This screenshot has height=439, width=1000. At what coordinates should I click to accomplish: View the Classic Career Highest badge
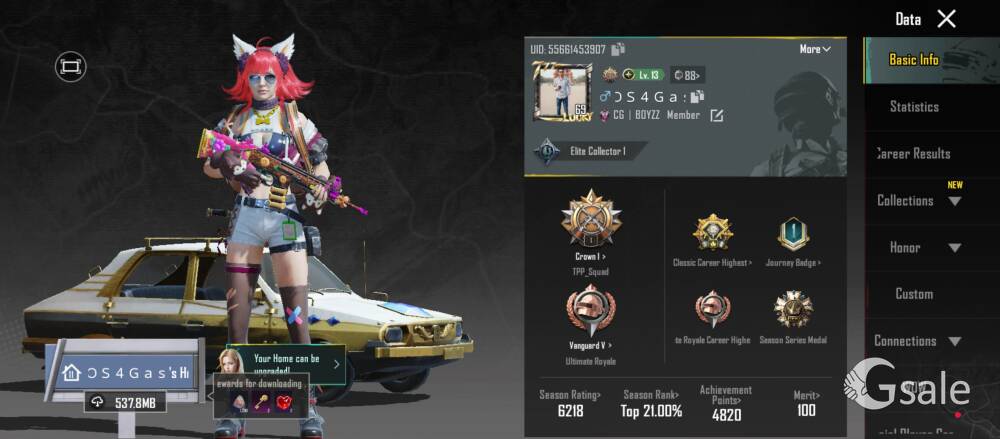point(713,235)
